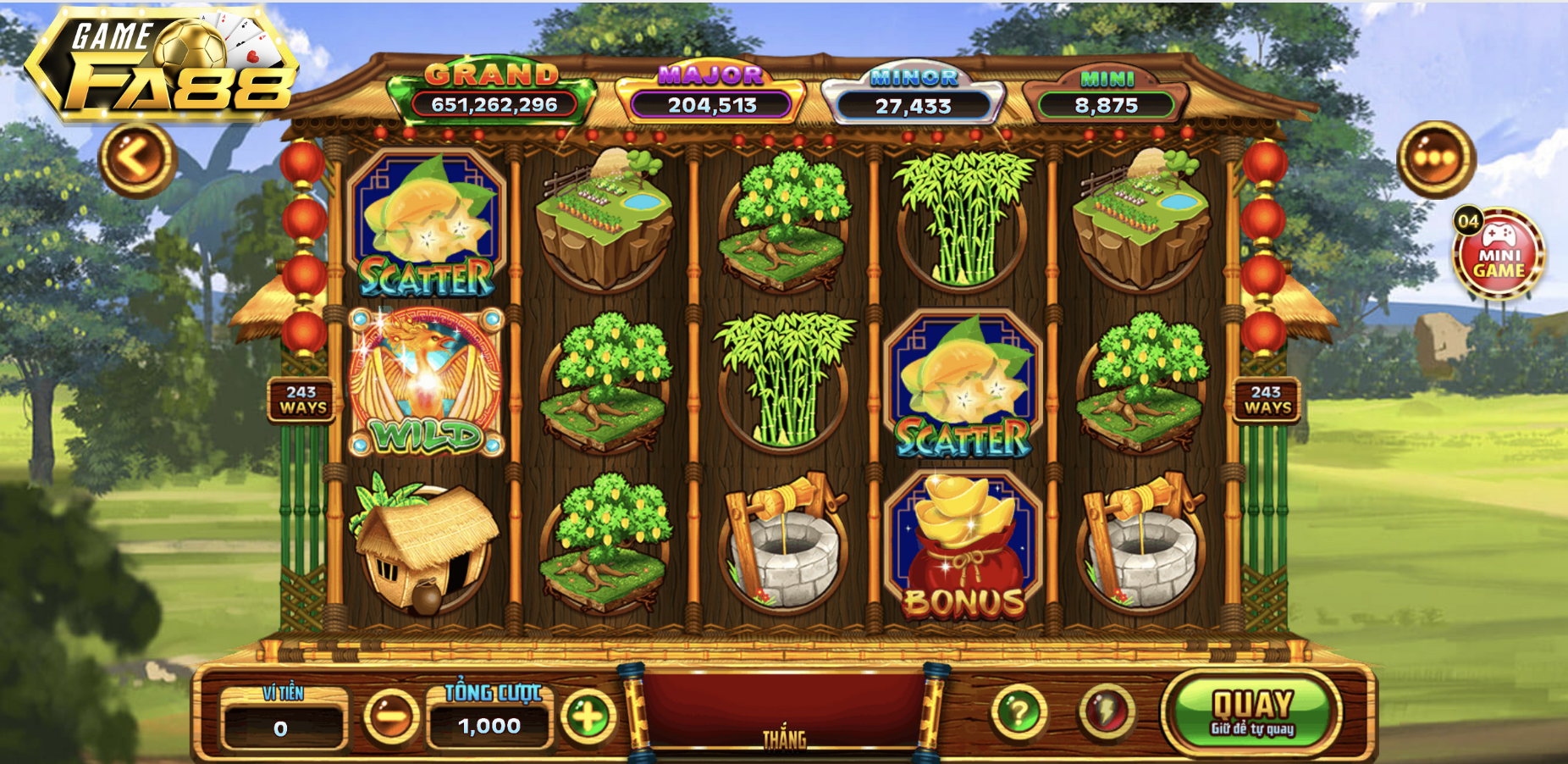Click the back arrow to exit the slot
This screenshot has height=764, width=1568.
coord(135,157)
